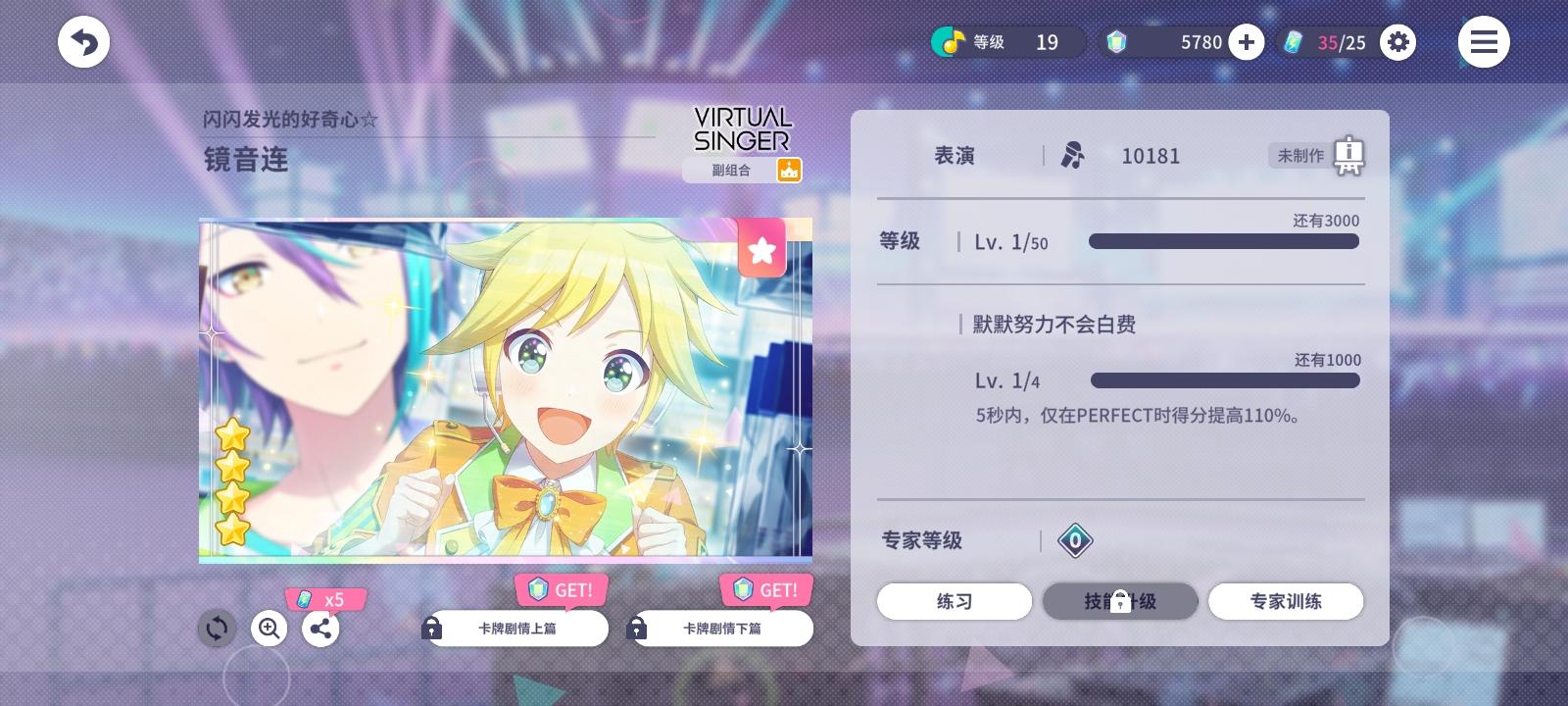This screenshot has height=706, width=1568.
Task: Click the microphone icon next to 10181
Action: click(1072, 155)
